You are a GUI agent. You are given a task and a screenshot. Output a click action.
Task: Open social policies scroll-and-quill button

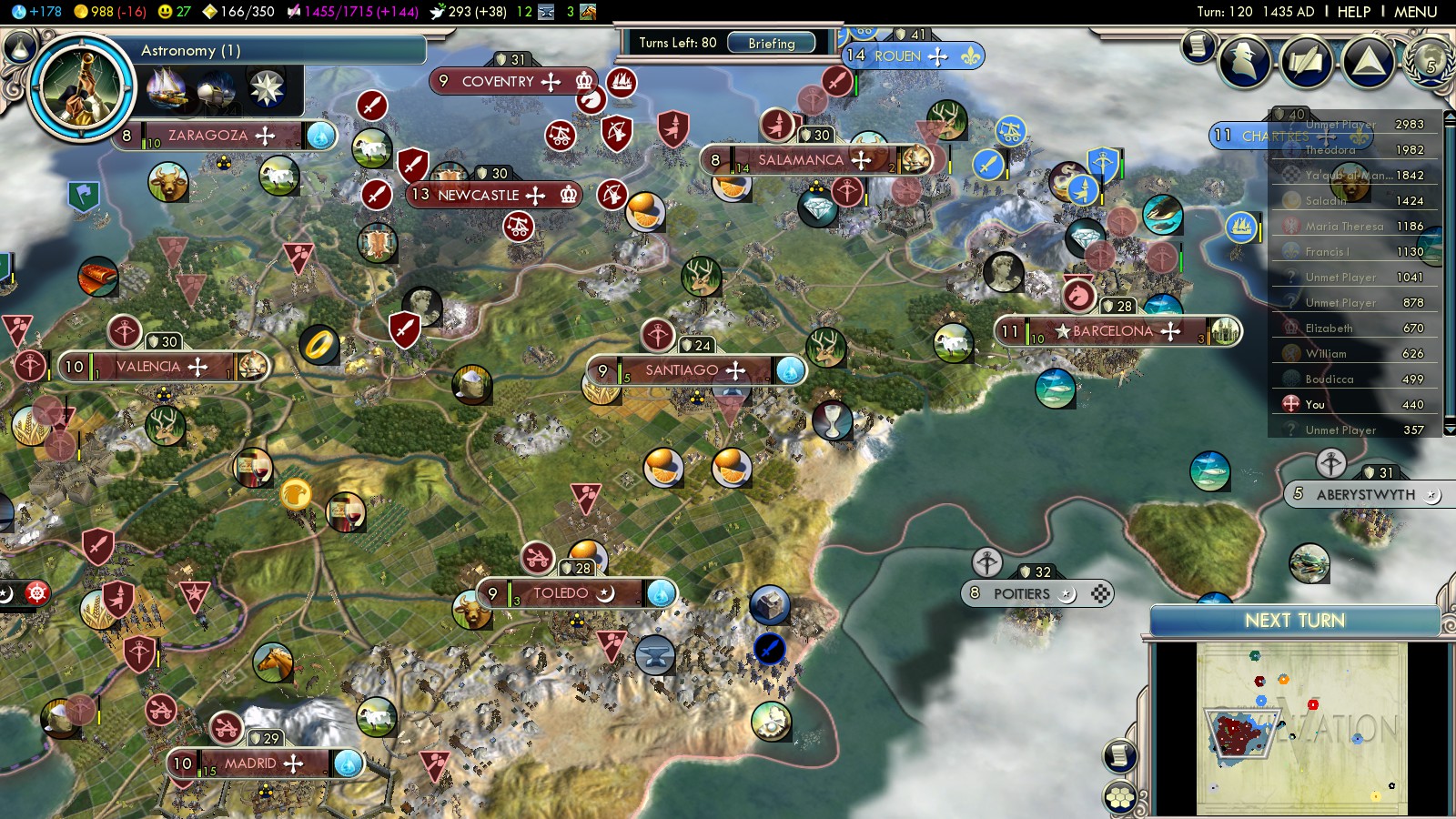coord(1306,62)
